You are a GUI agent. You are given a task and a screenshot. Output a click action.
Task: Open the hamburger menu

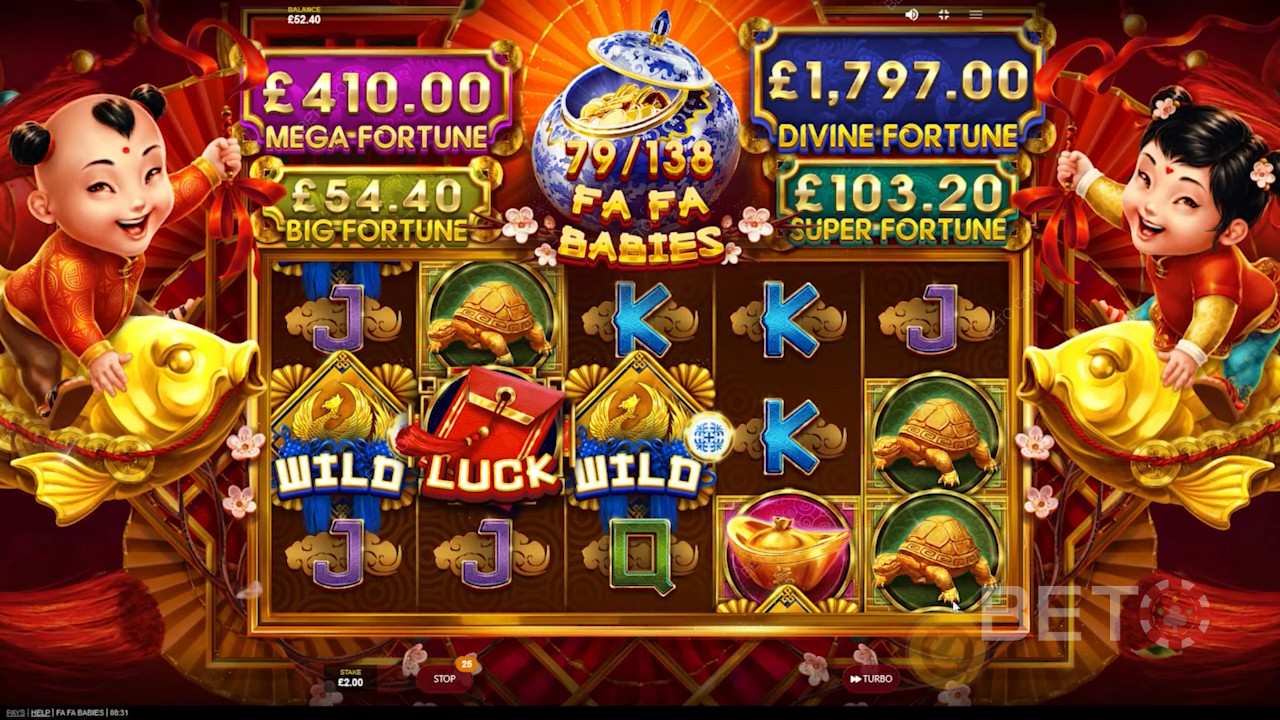(x=975, y=15)
